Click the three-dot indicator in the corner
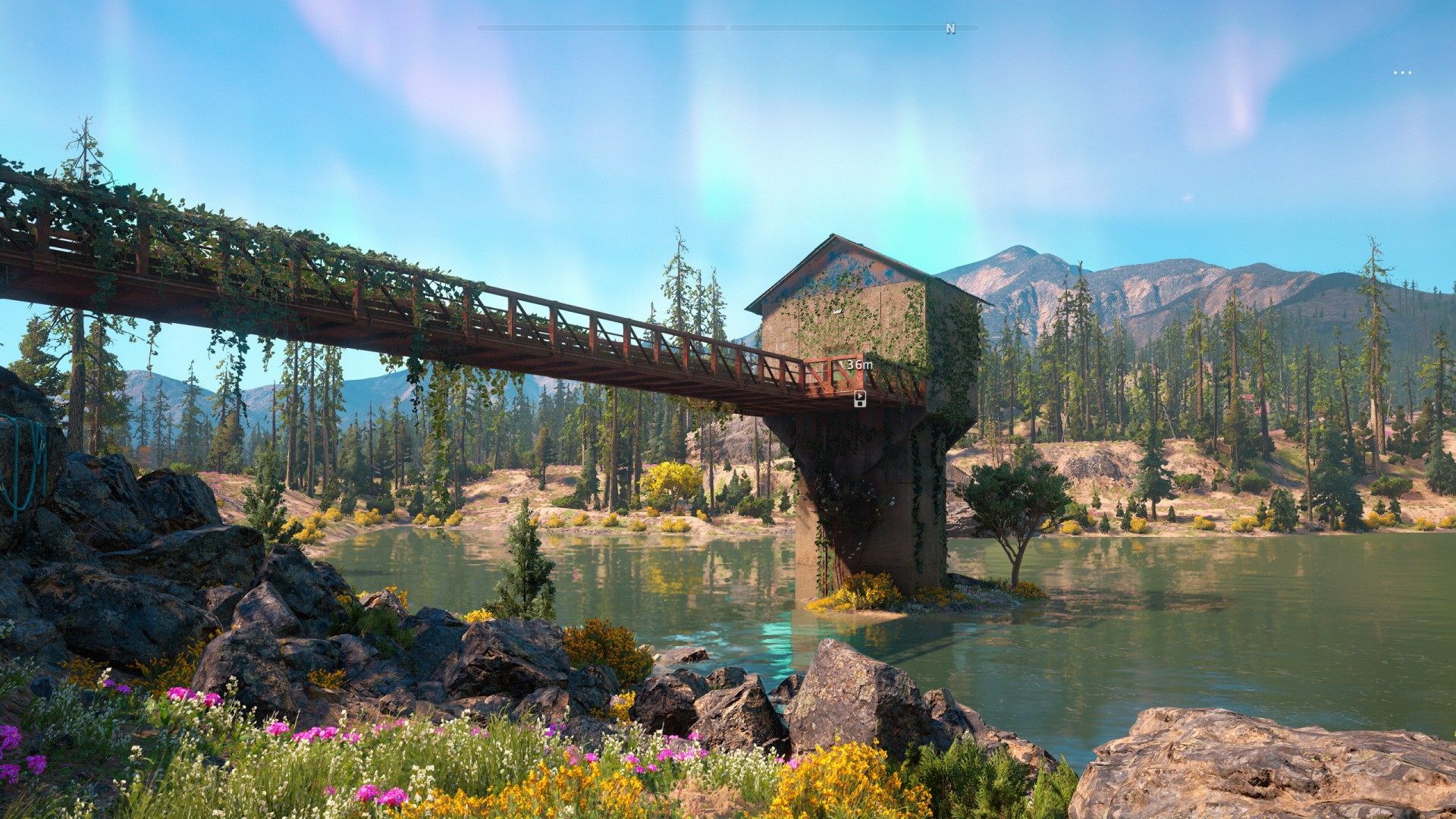Screen dimensions: 1456x819 tap(1402, 73)
